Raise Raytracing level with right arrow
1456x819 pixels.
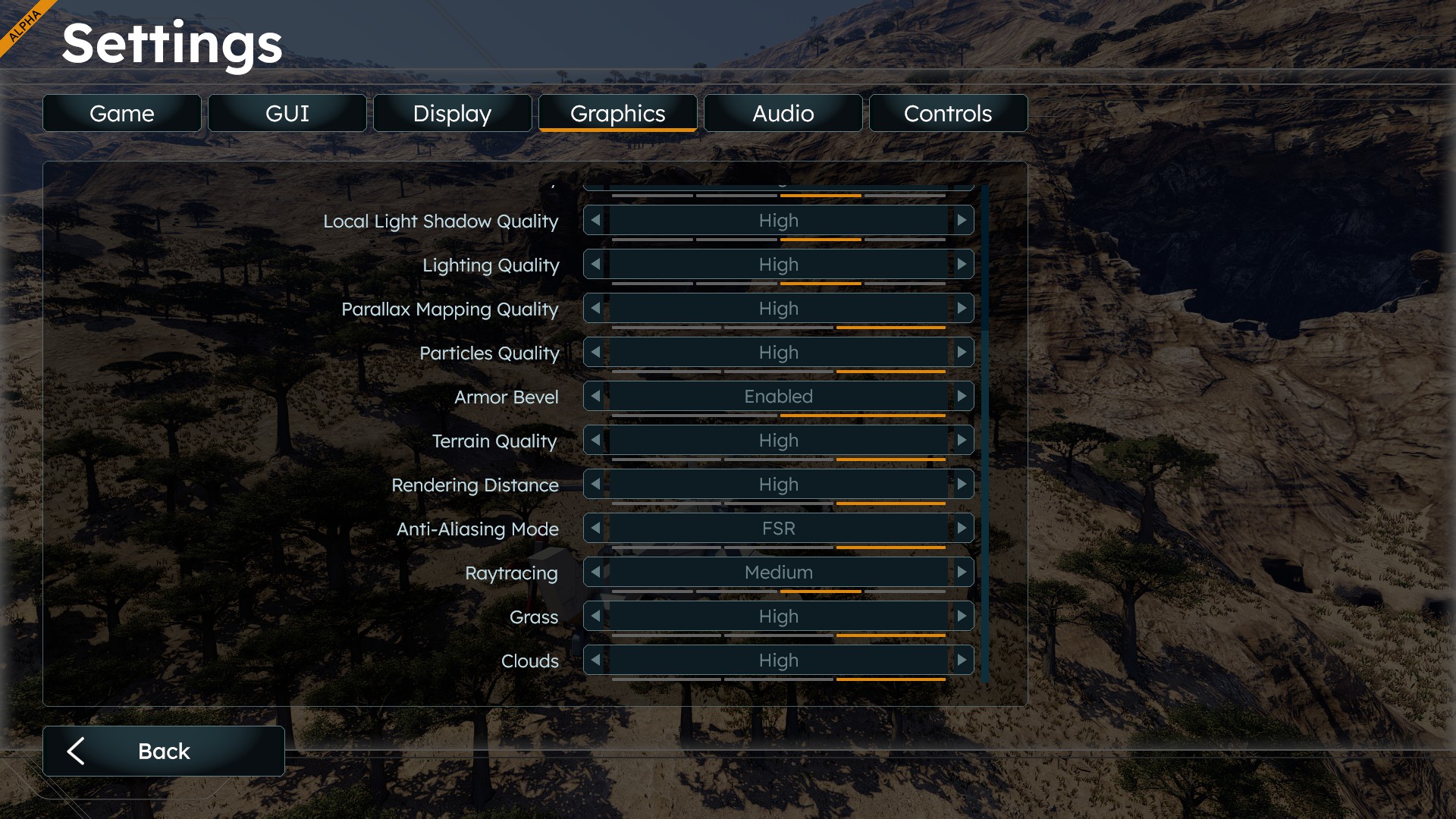pyautogui.click(x=962, y=573)
